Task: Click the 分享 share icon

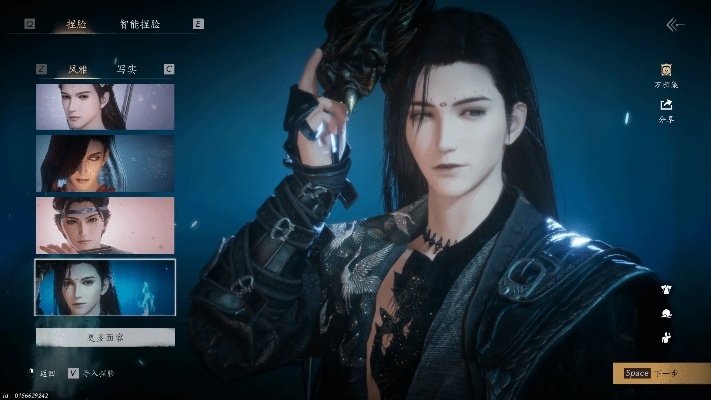Action: tap(665, 108)
